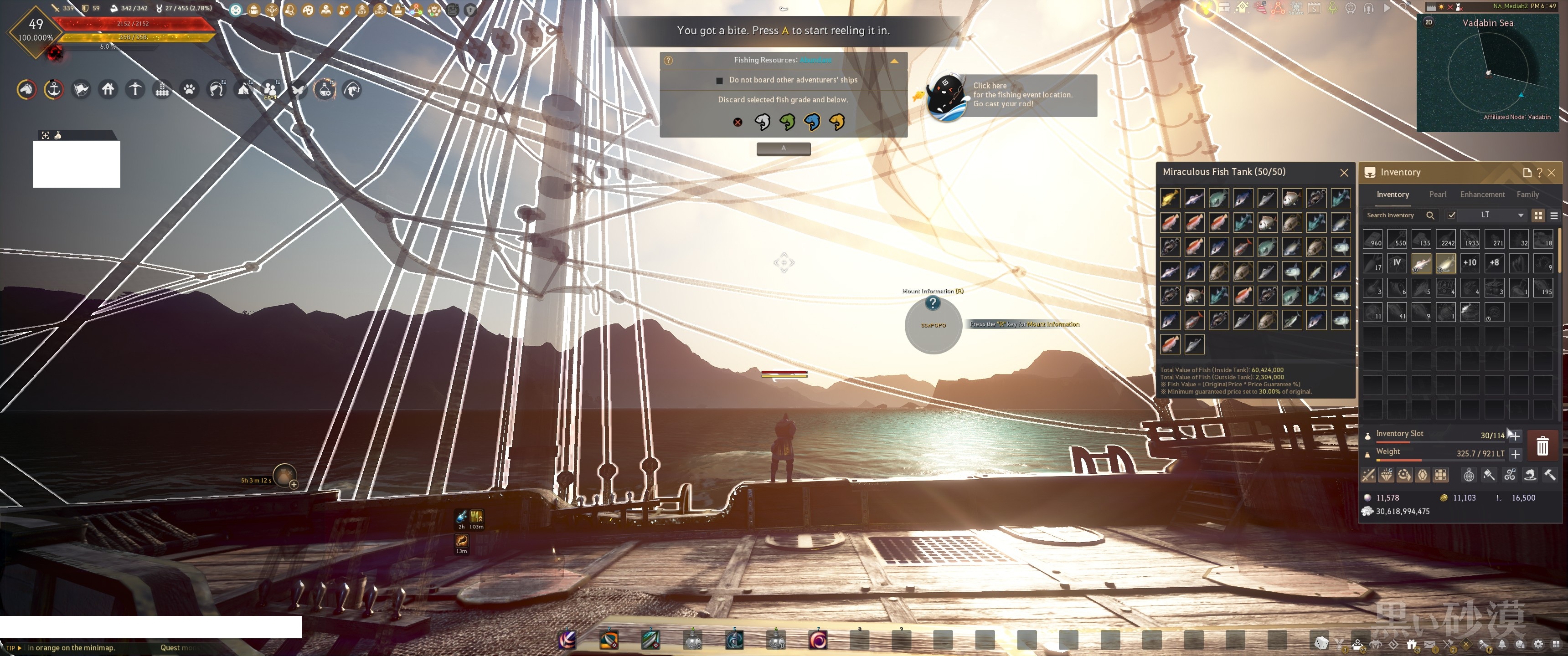Close the Miraculous Fish Tank window

[1344, 173]
